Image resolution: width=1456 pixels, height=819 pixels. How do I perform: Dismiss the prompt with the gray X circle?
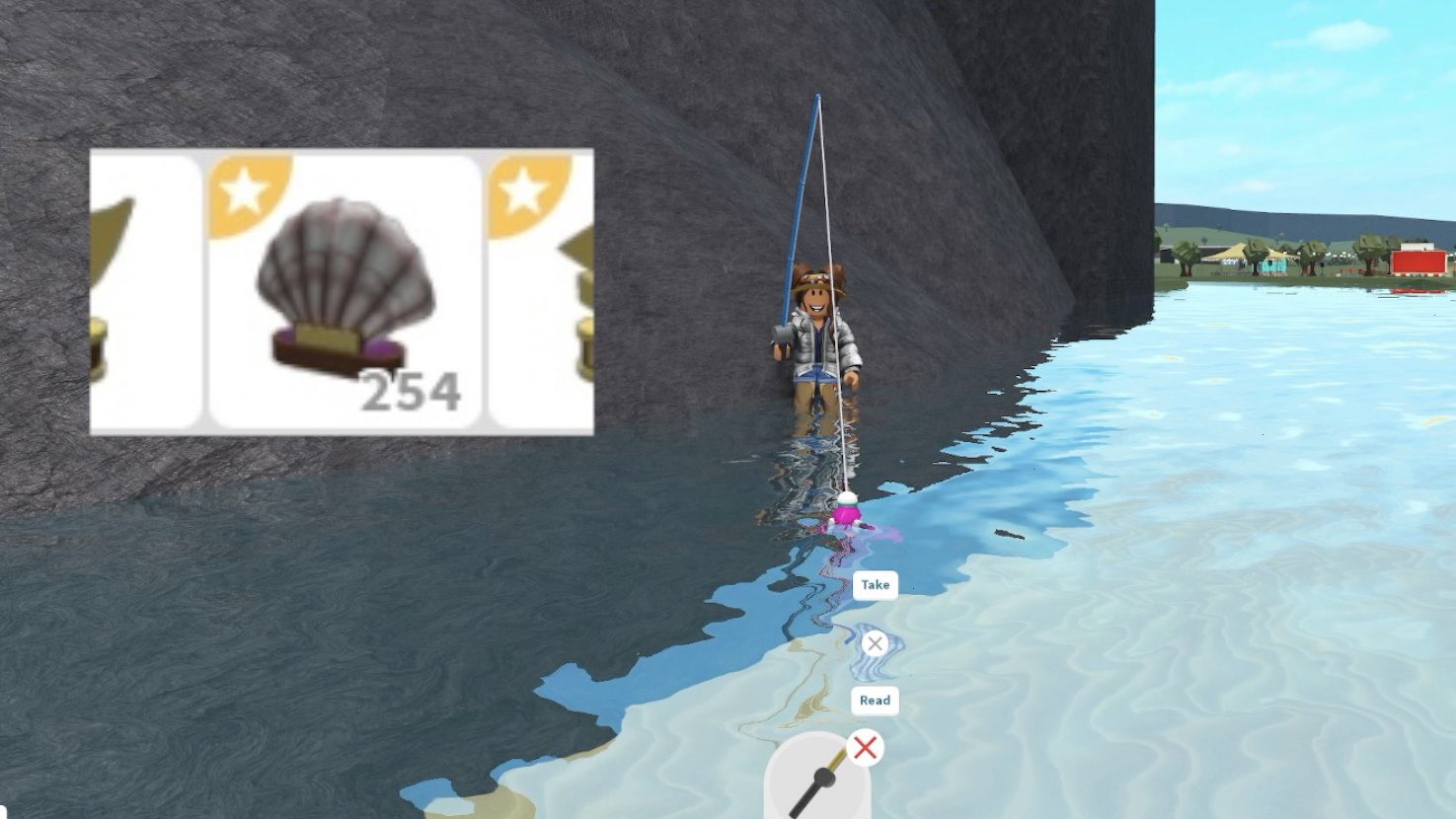click(877, 642)
